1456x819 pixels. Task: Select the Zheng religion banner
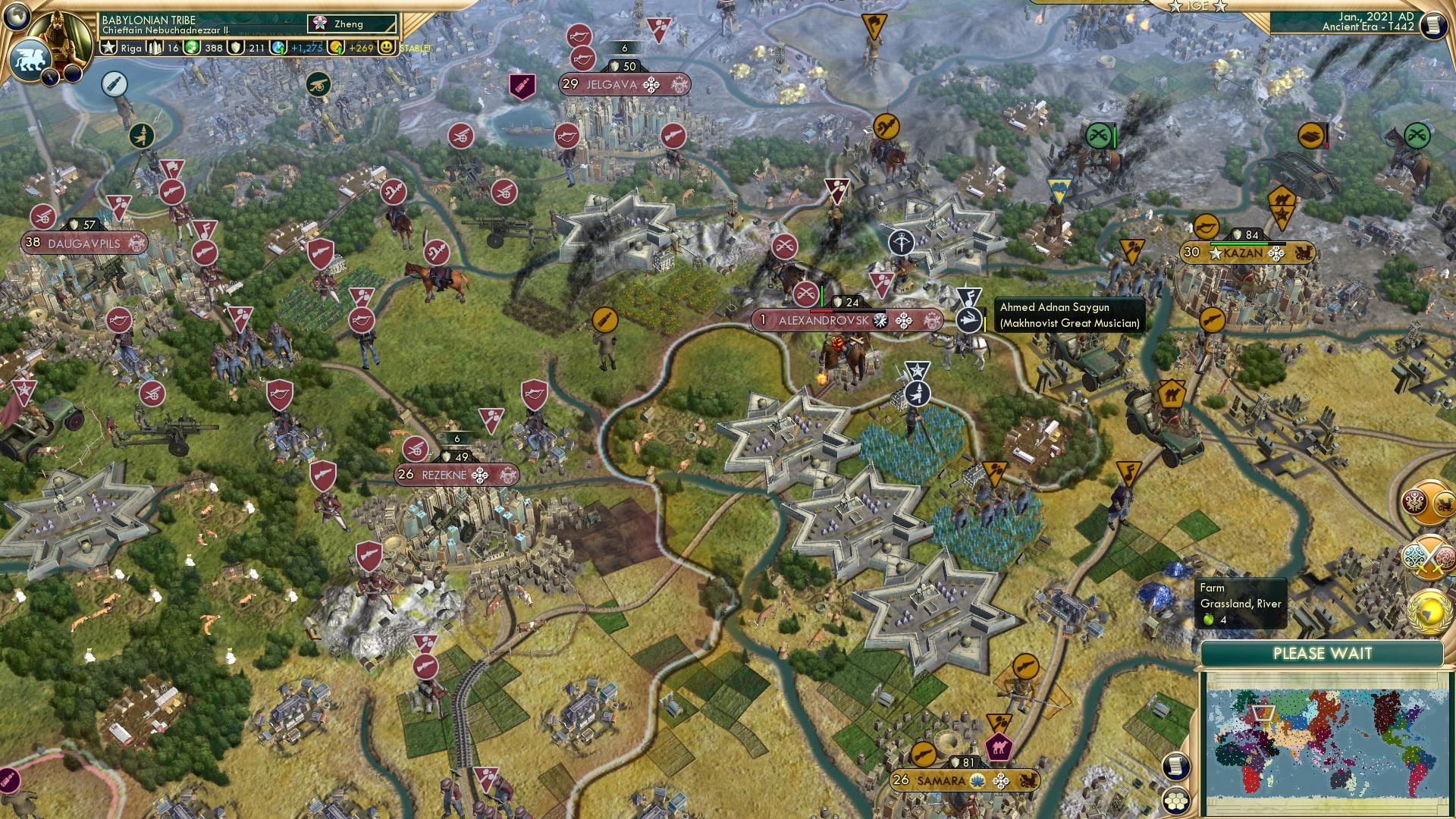click(348, 24)
